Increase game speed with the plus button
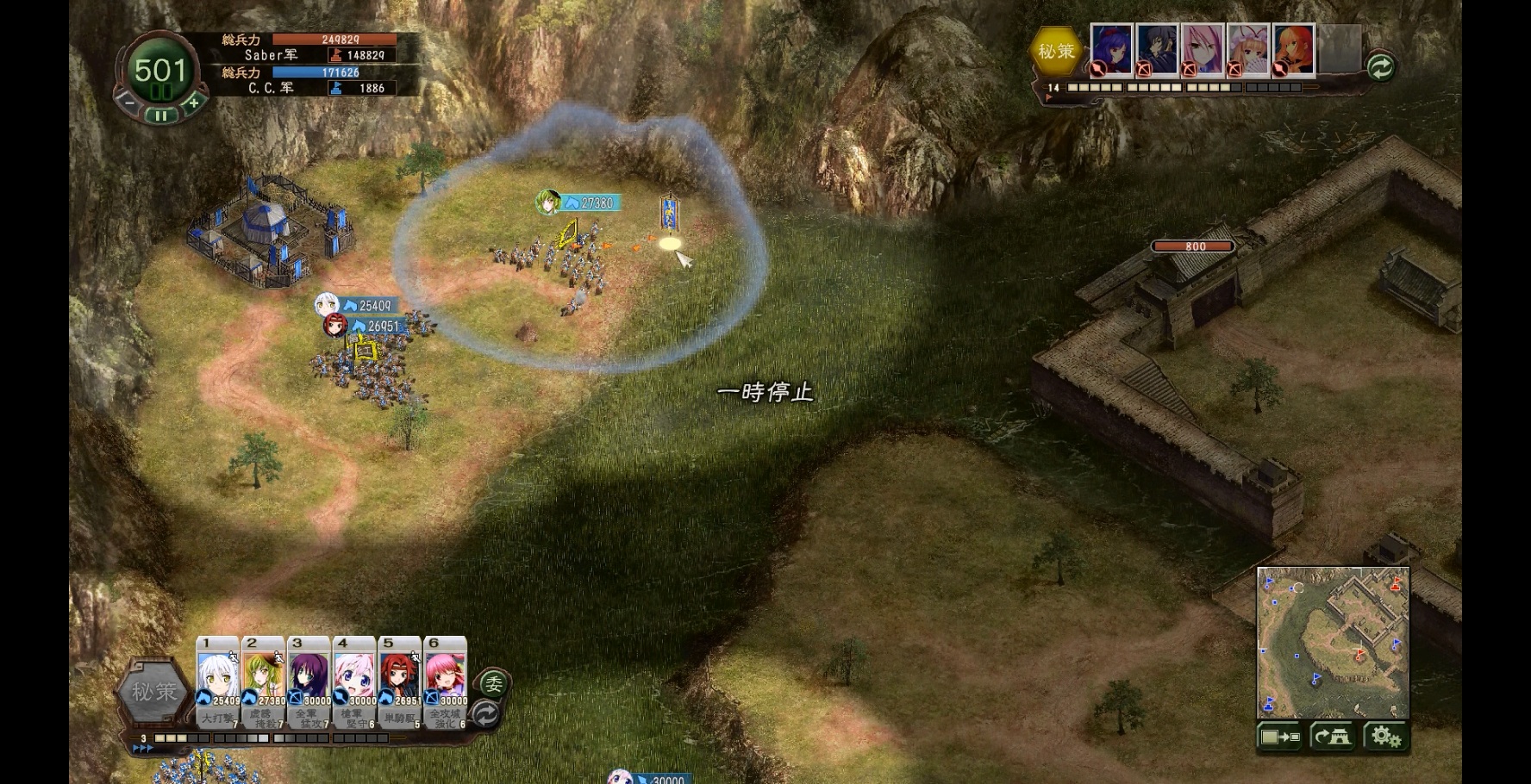The height and width of the screenshot is (784, 1531). [x=194, y=103]
